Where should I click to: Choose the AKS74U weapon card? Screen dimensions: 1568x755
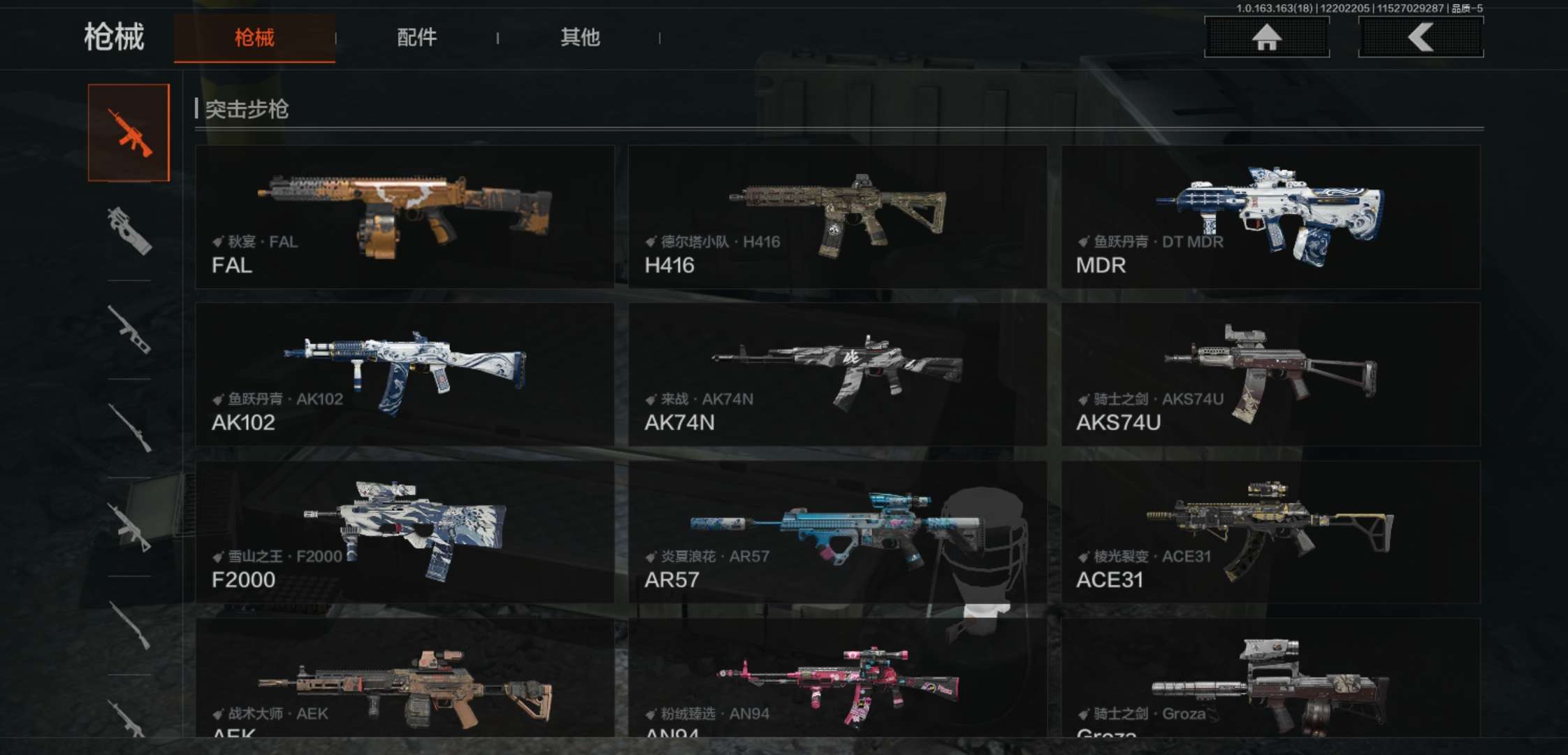click(1270, 374)
